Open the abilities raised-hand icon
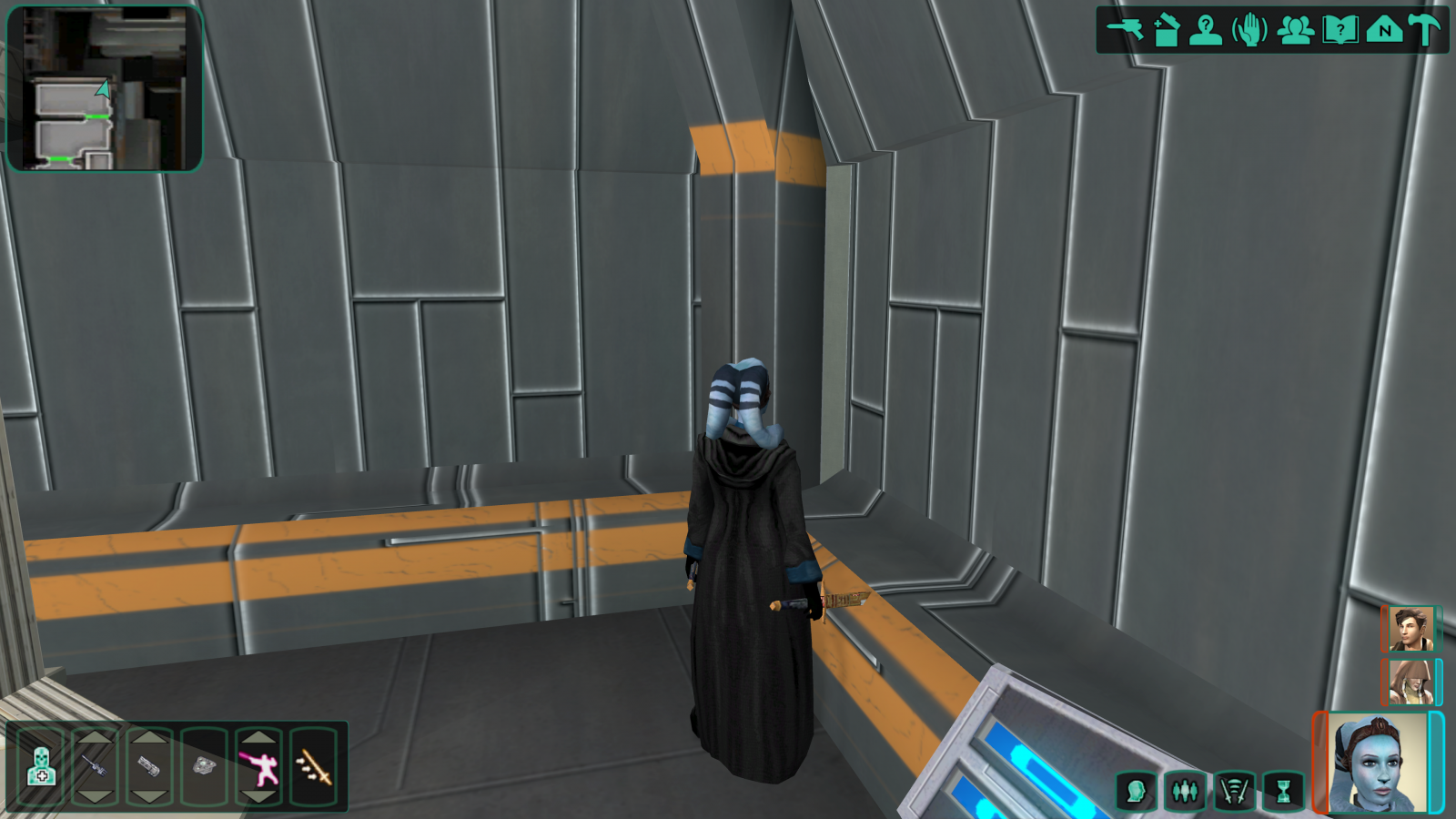The image size is (1456, 819). [1250, 30]
